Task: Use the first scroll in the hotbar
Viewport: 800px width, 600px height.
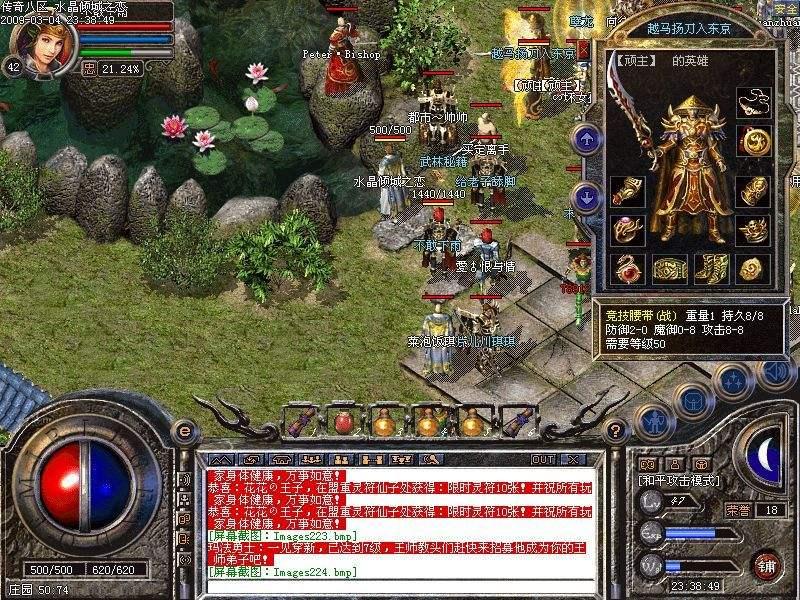Action: pyautogui.click(x=300, y=421)
